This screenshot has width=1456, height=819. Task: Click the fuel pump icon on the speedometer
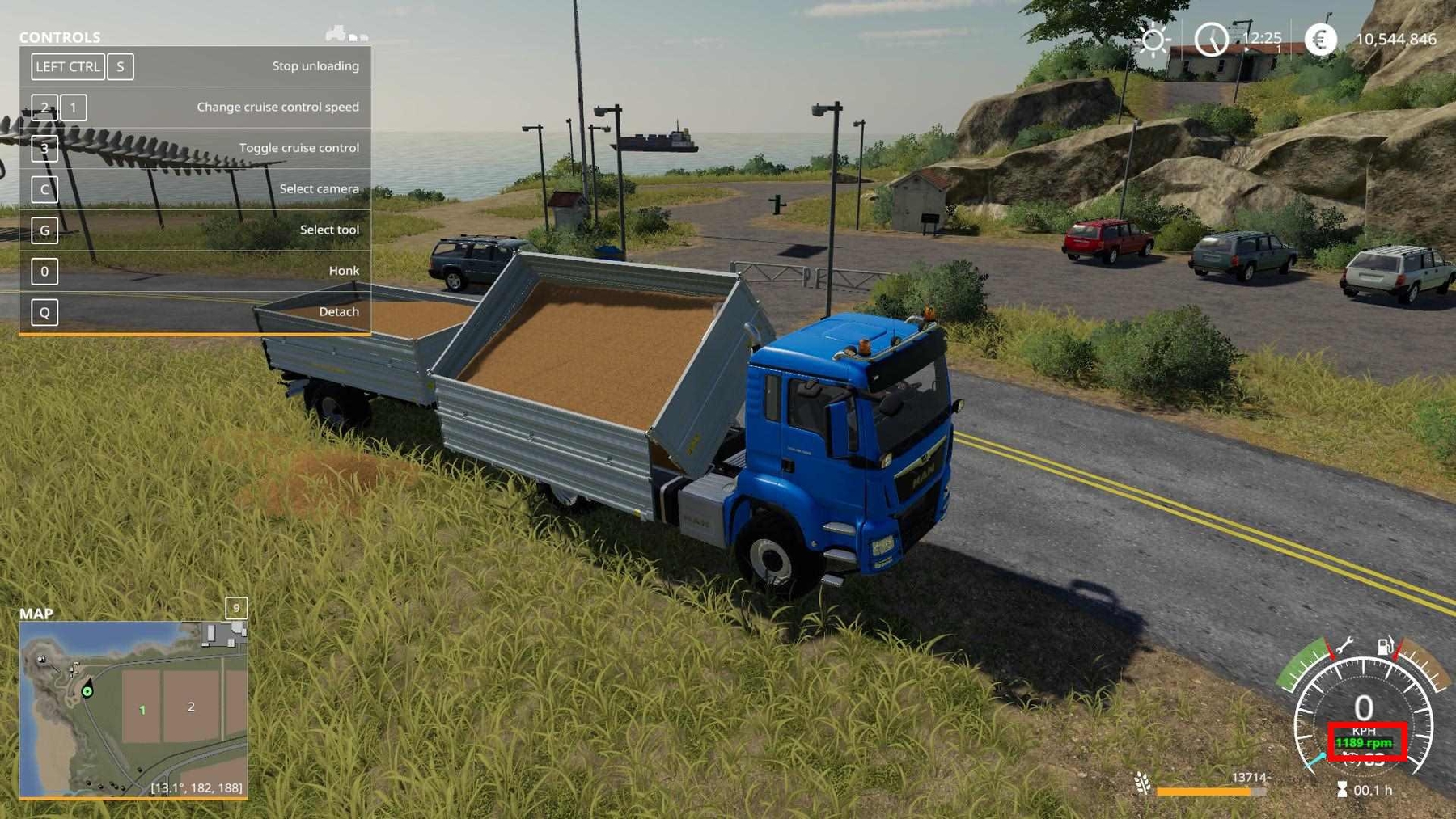coord(1386,646)
